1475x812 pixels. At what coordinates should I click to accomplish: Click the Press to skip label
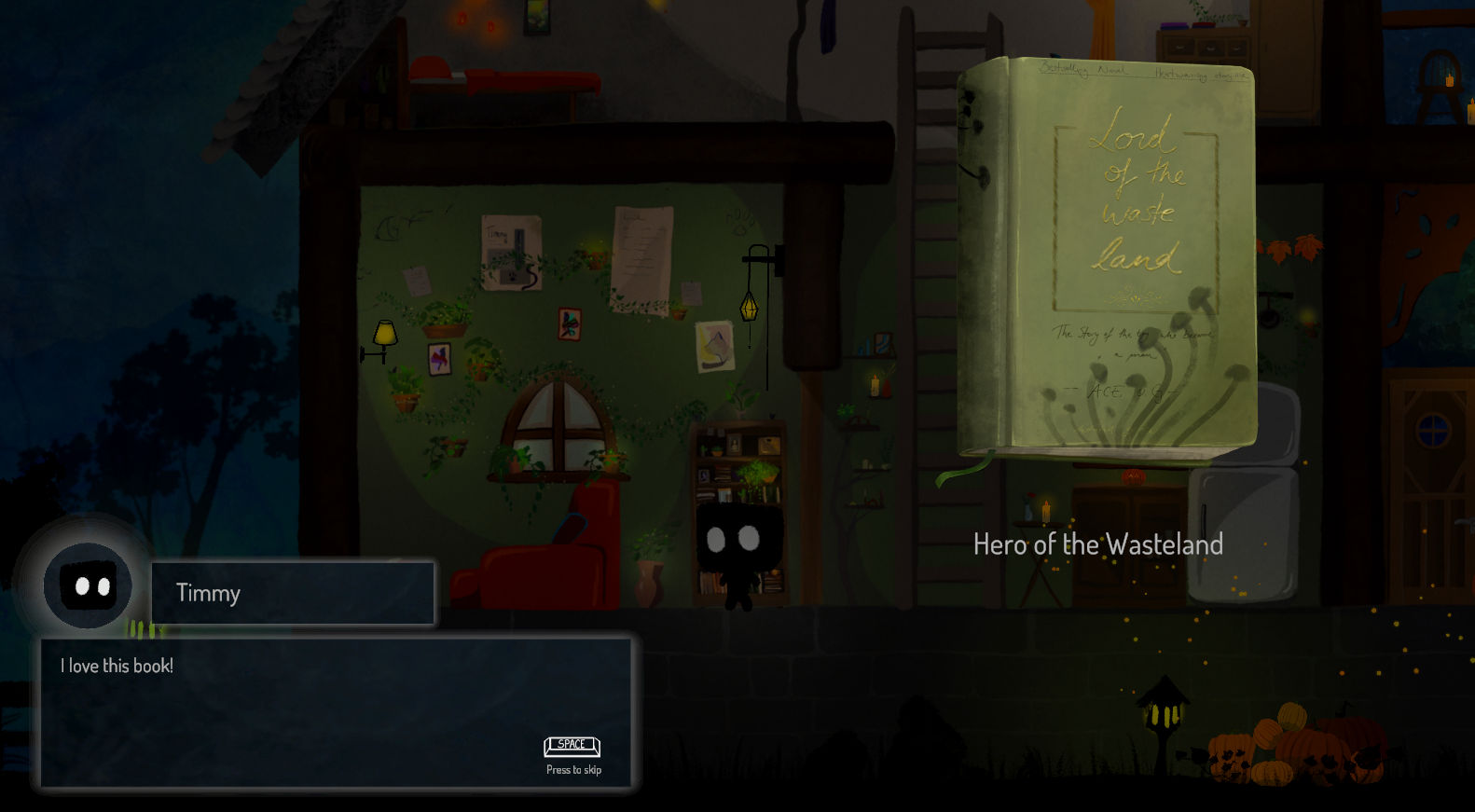pos(572,769)
